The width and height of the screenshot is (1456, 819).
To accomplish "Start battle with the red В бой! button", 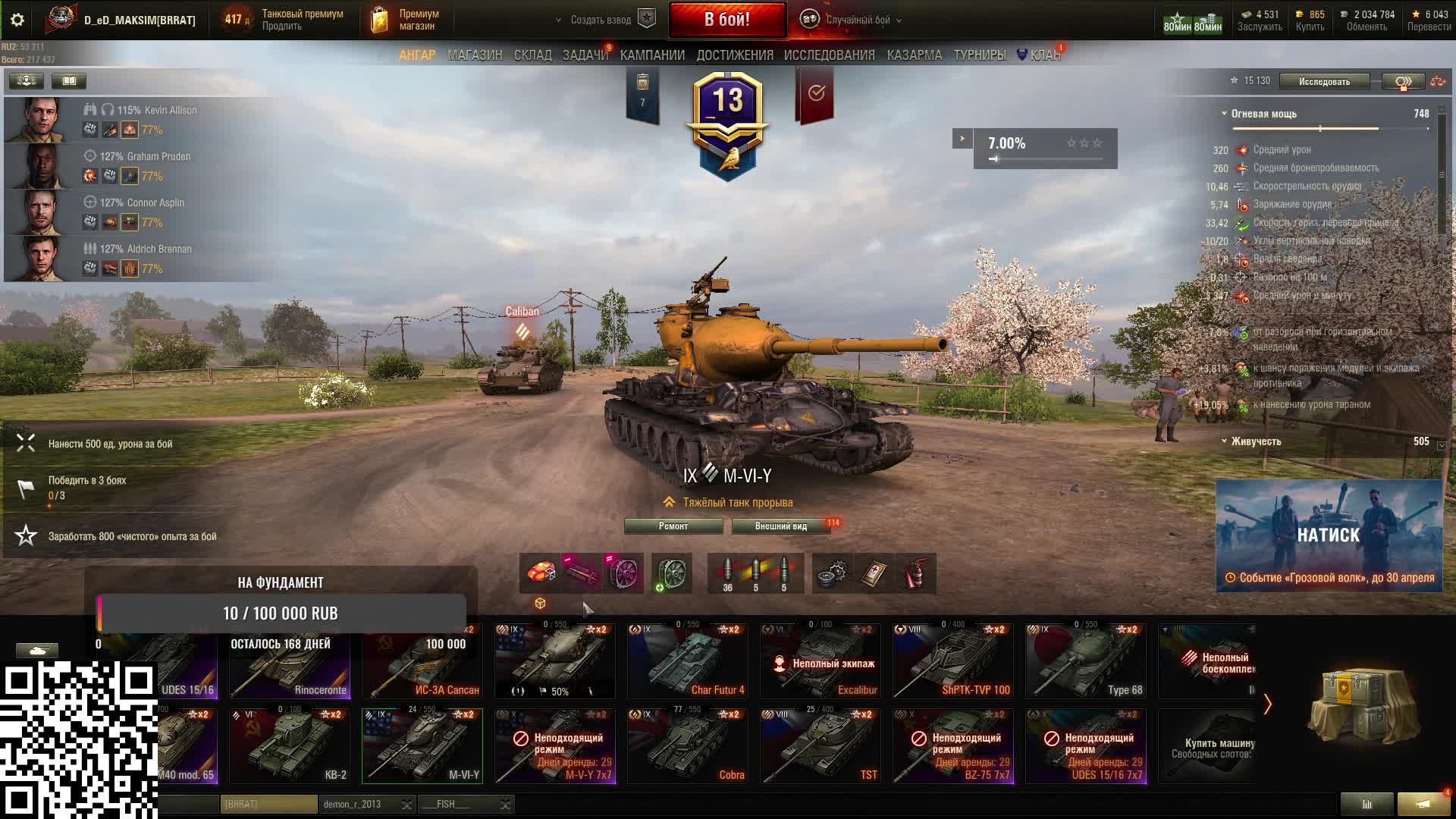I will pos(726,20).
